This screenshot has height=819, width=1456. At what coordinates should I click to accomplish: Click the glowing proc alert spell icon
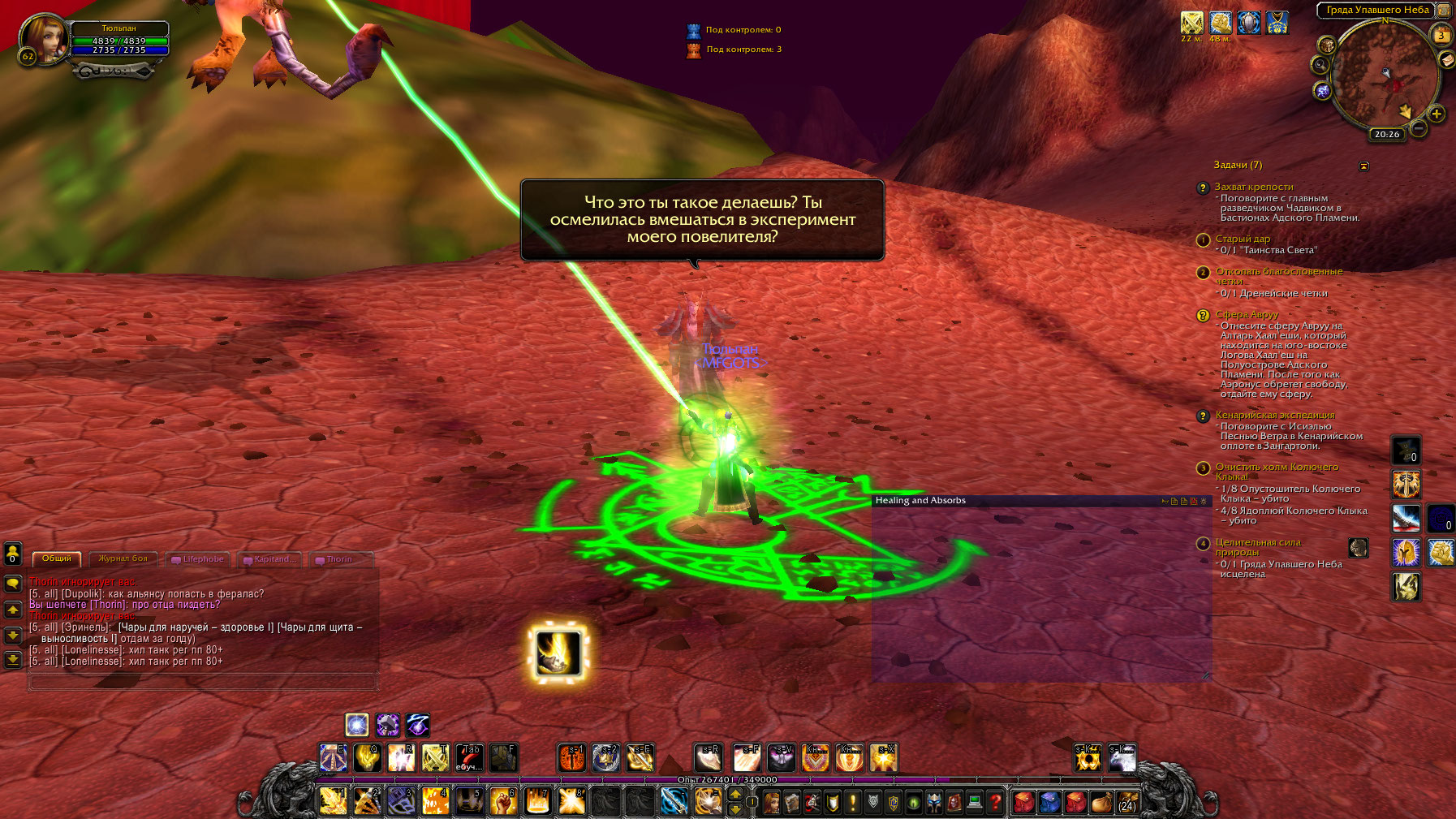558,652
